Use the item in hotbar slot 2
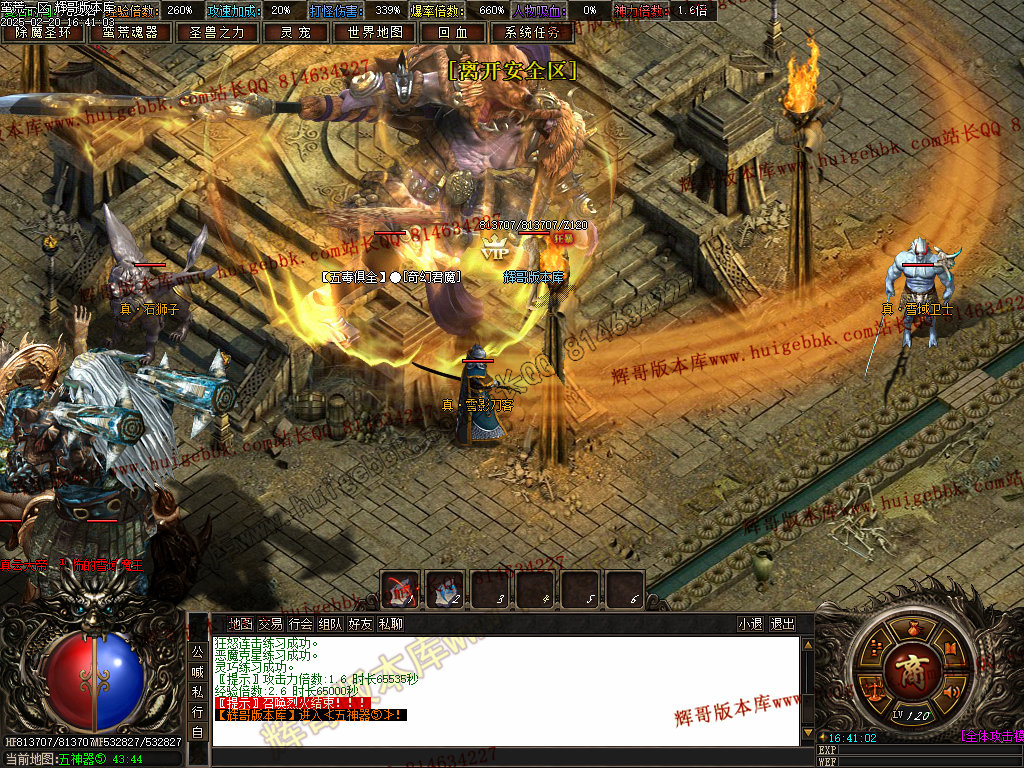 coord(446,588)
